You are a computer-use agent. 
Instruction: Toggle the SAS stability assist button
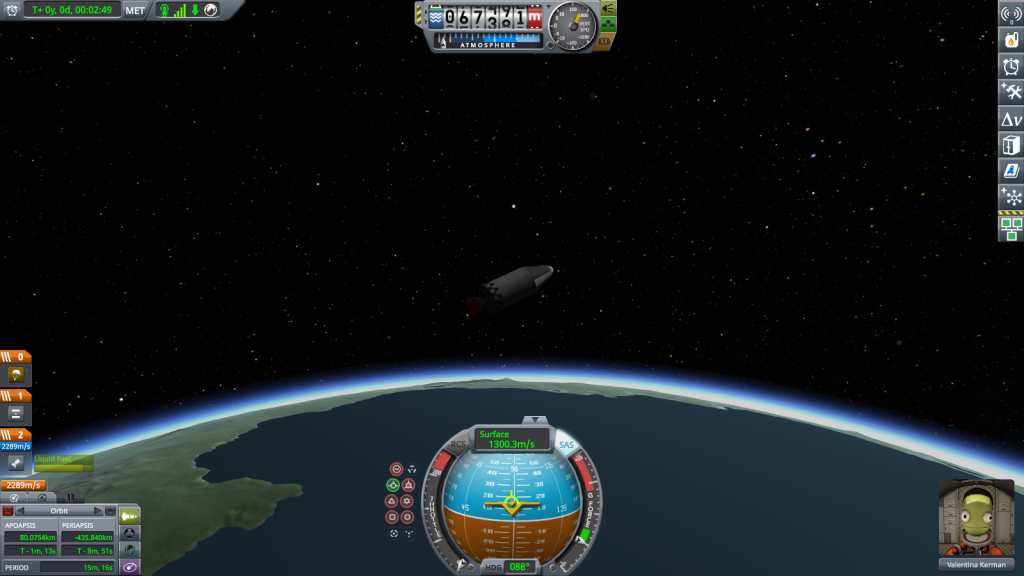click(566, 445)
